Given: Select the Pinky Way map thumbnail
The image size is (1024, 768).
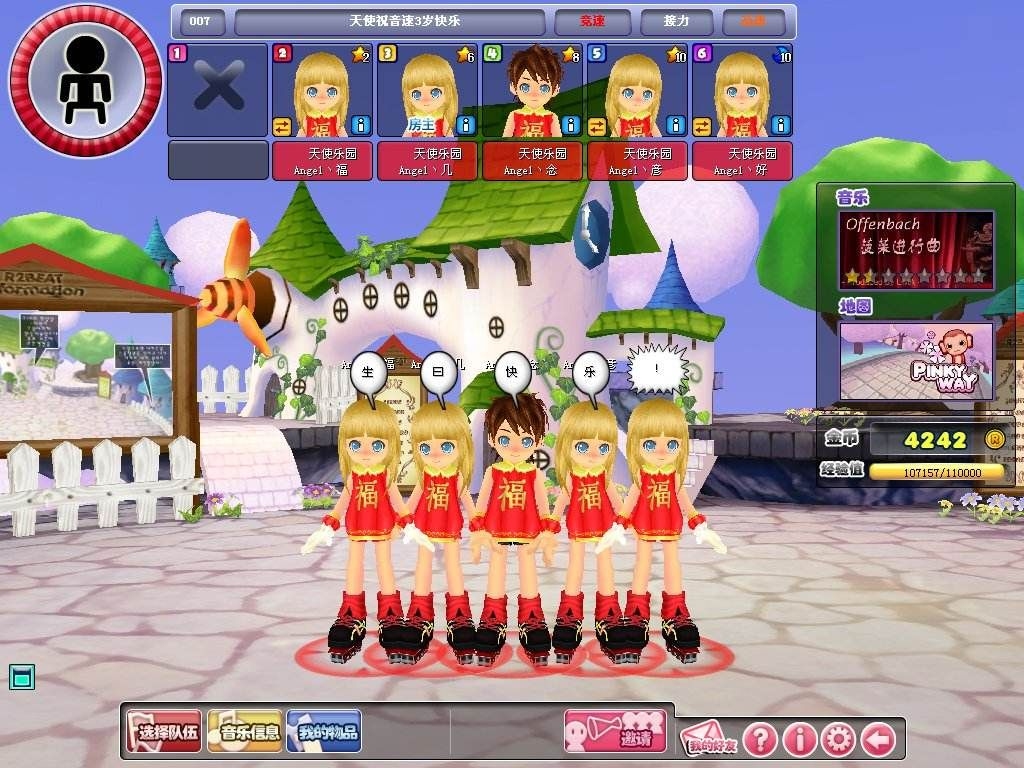Looking at the screenshot, I should coord(917,361).
